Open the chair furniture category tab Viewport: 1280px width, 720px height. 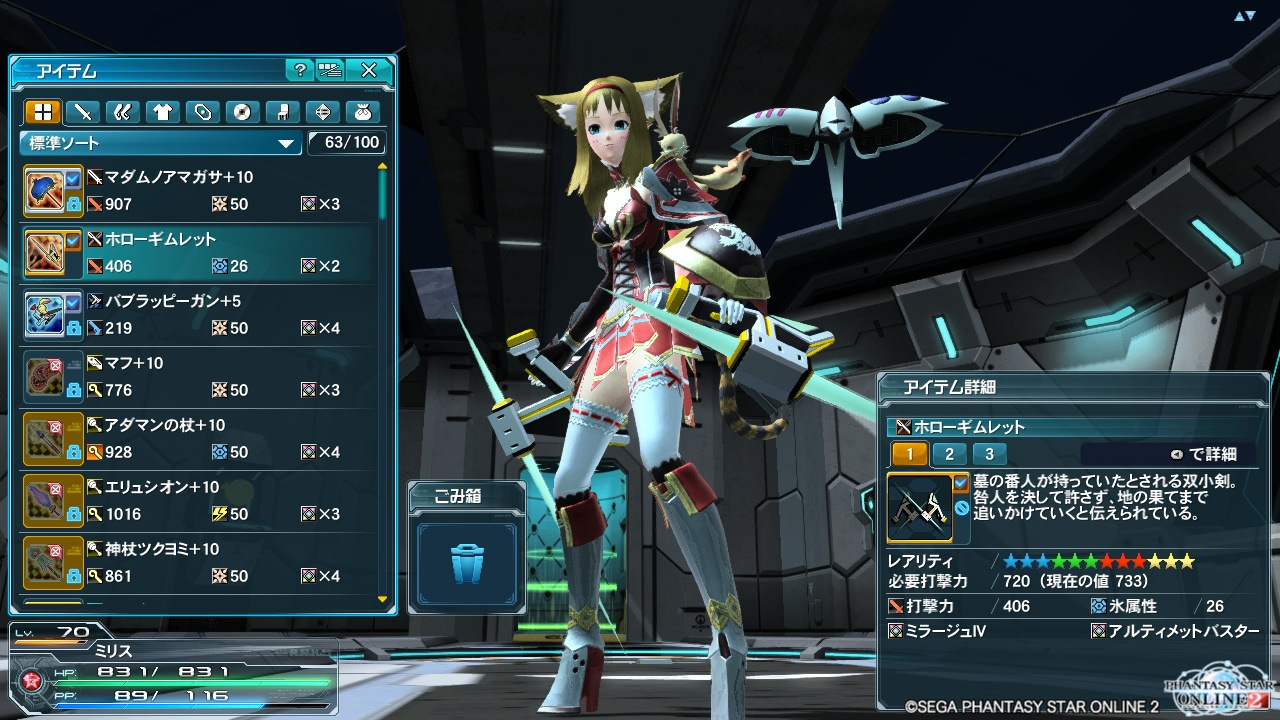(281, 111)
